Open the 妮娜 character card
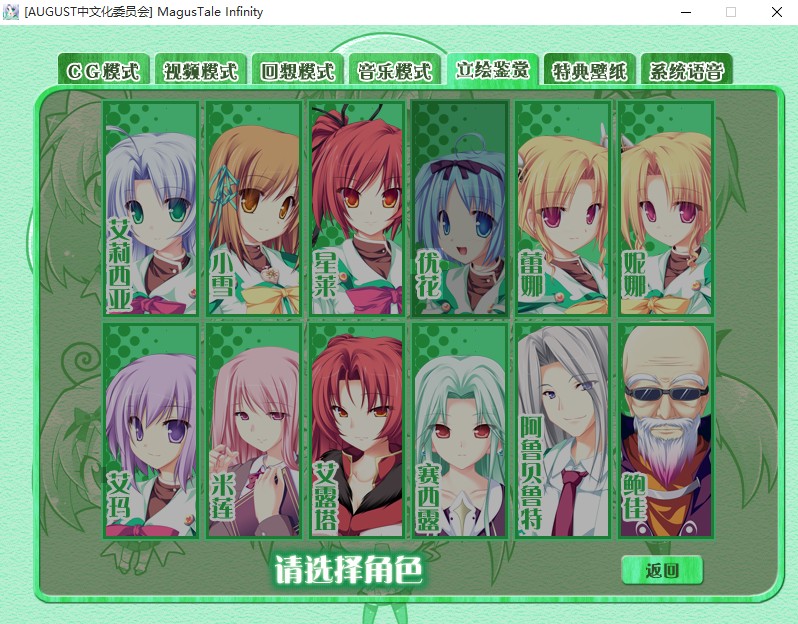798x624 pixels. coord(666,208)
